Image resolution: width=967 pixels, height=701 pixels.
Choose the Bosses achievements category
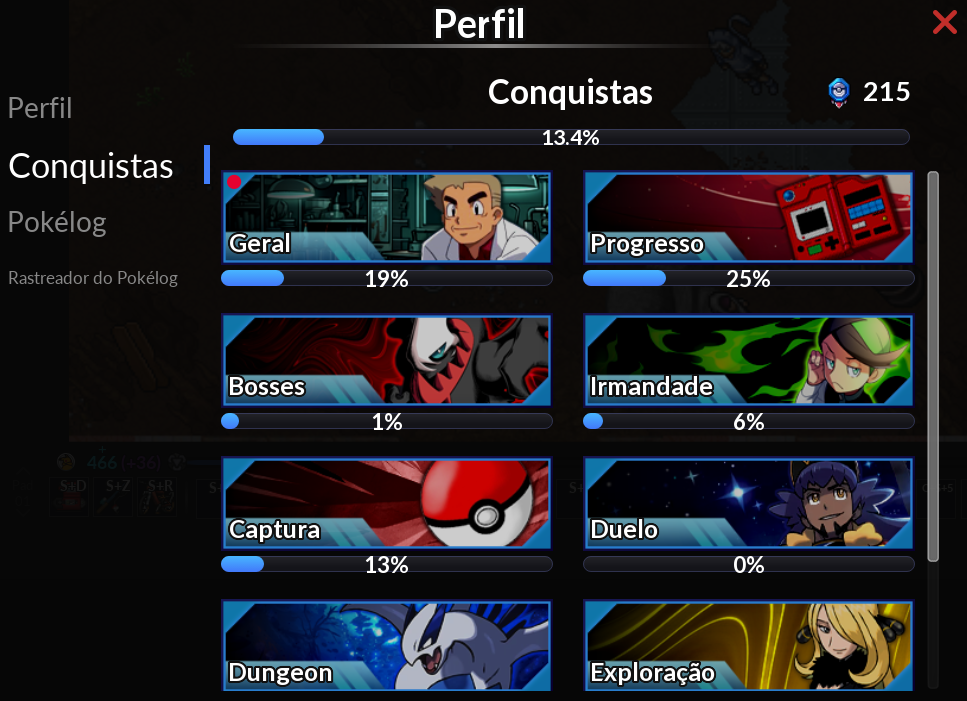coord(386,360)
